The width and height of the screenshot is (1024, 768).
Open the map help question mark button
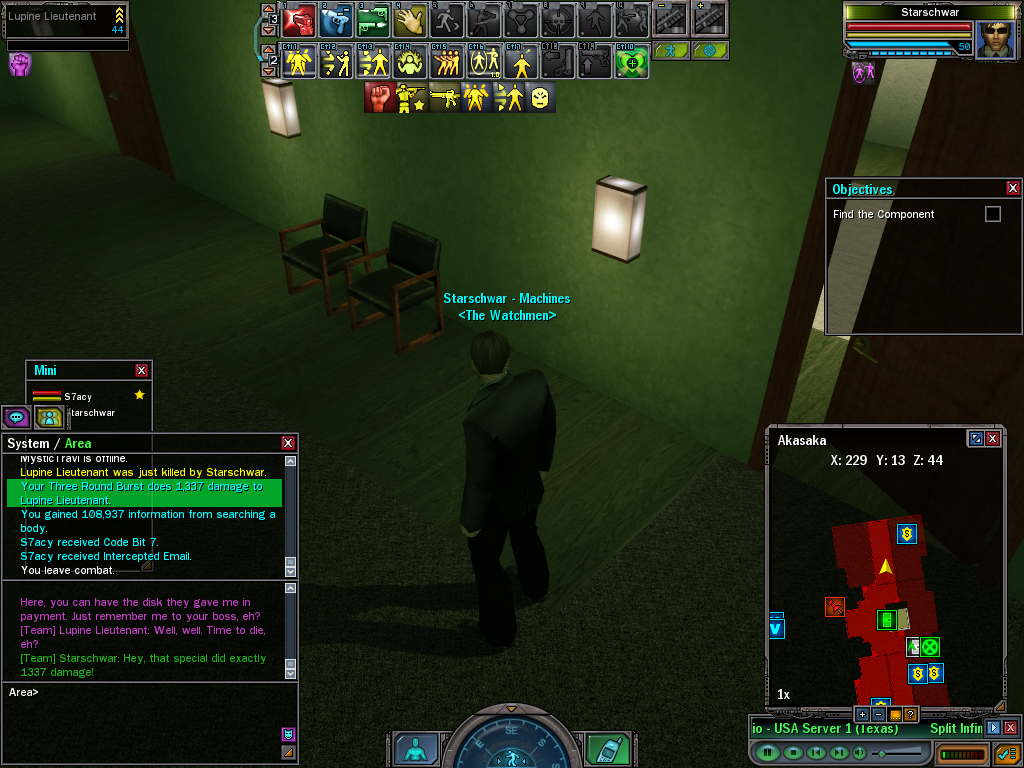pyautogui.click(x=910, y=714)
